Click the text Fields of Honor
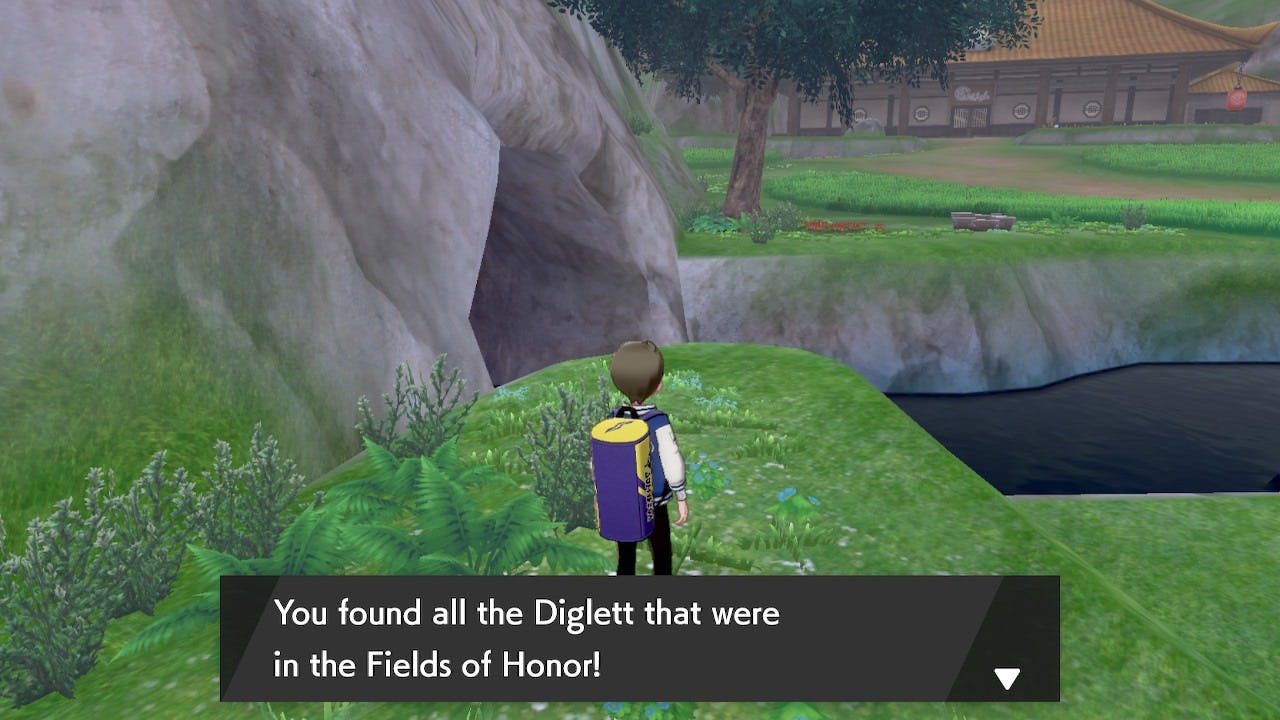The width and height of the screenshot is (1280, 720). pos(483,664)
